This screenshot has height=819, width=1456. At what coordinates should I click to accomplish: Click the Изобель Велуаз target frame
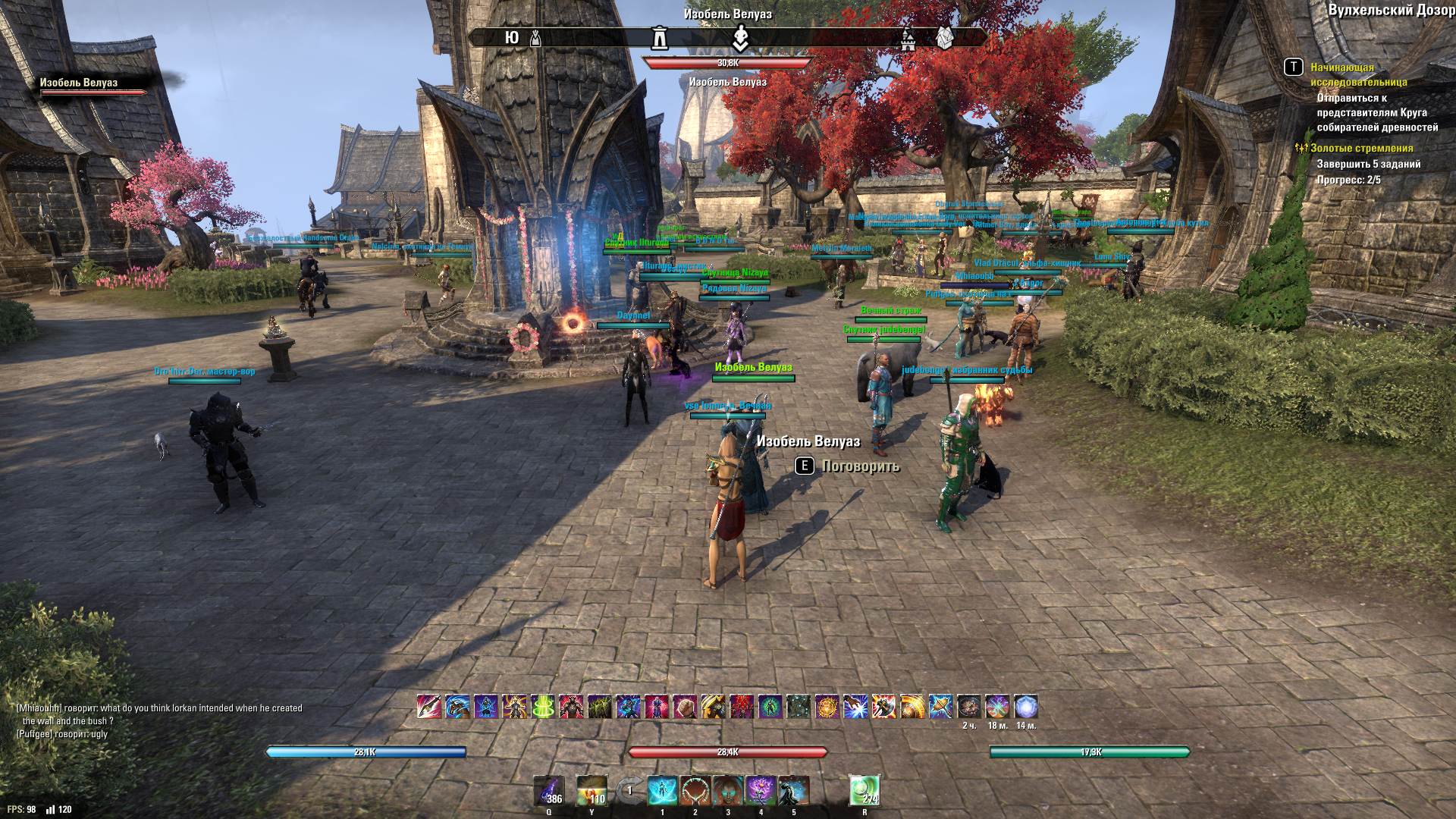tap(93, 86)
